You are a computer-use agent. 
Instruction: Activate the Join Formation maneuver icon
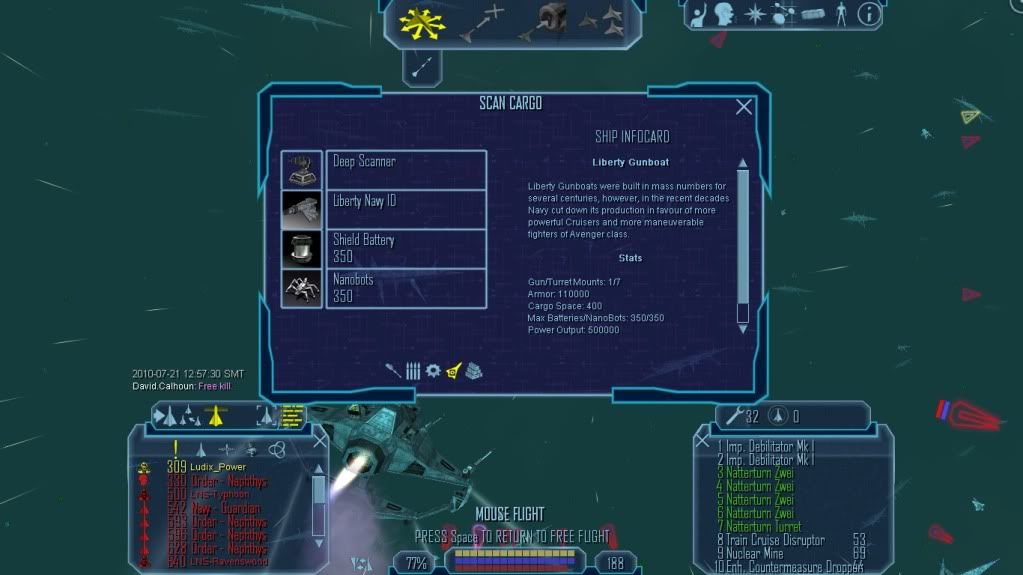[601, 20]
